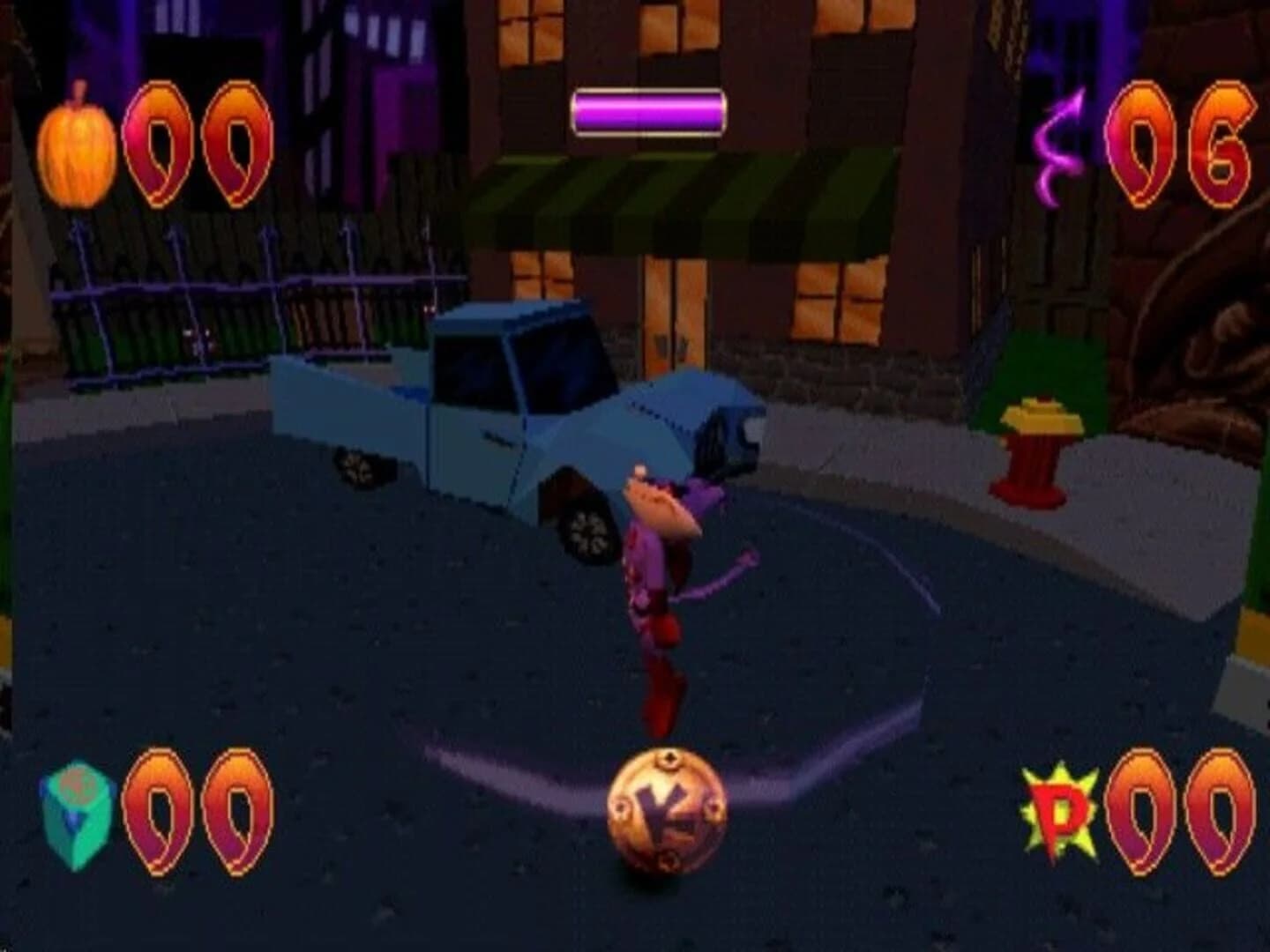This screenshot has width=1270, height=952.
Task: Select the pumpkin counter's first zero digit
Action: click(x=159, y=141)
